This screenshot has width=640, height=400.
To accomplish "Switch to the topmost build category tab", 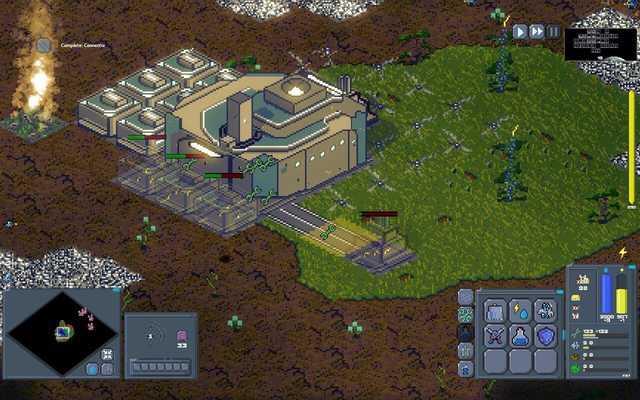I will (465, 296).
